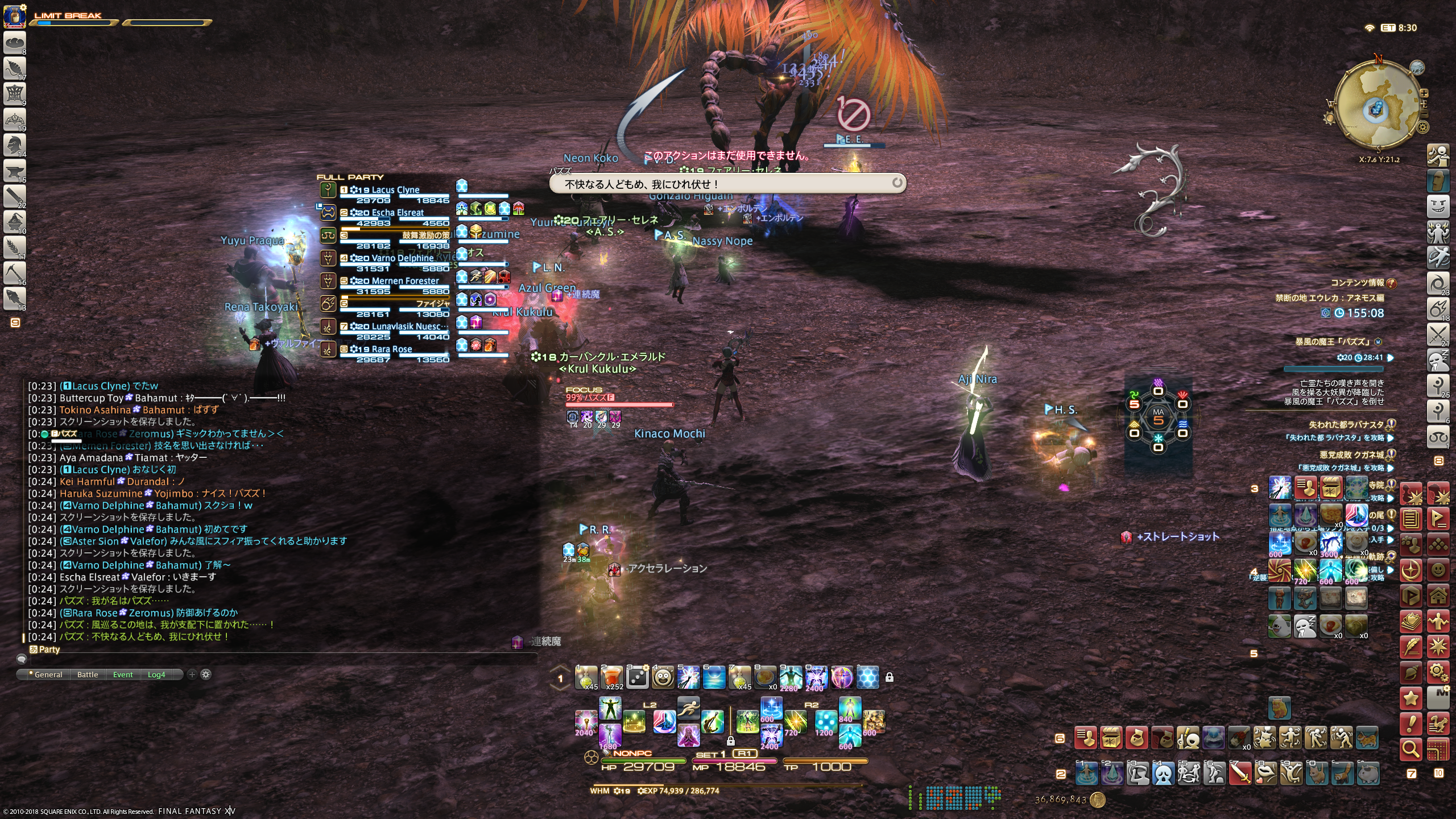Image resolution: width=1456 pixels, height=819 pixels.
Task: Select the Log4 chat tab
Action: coord(156,675)
